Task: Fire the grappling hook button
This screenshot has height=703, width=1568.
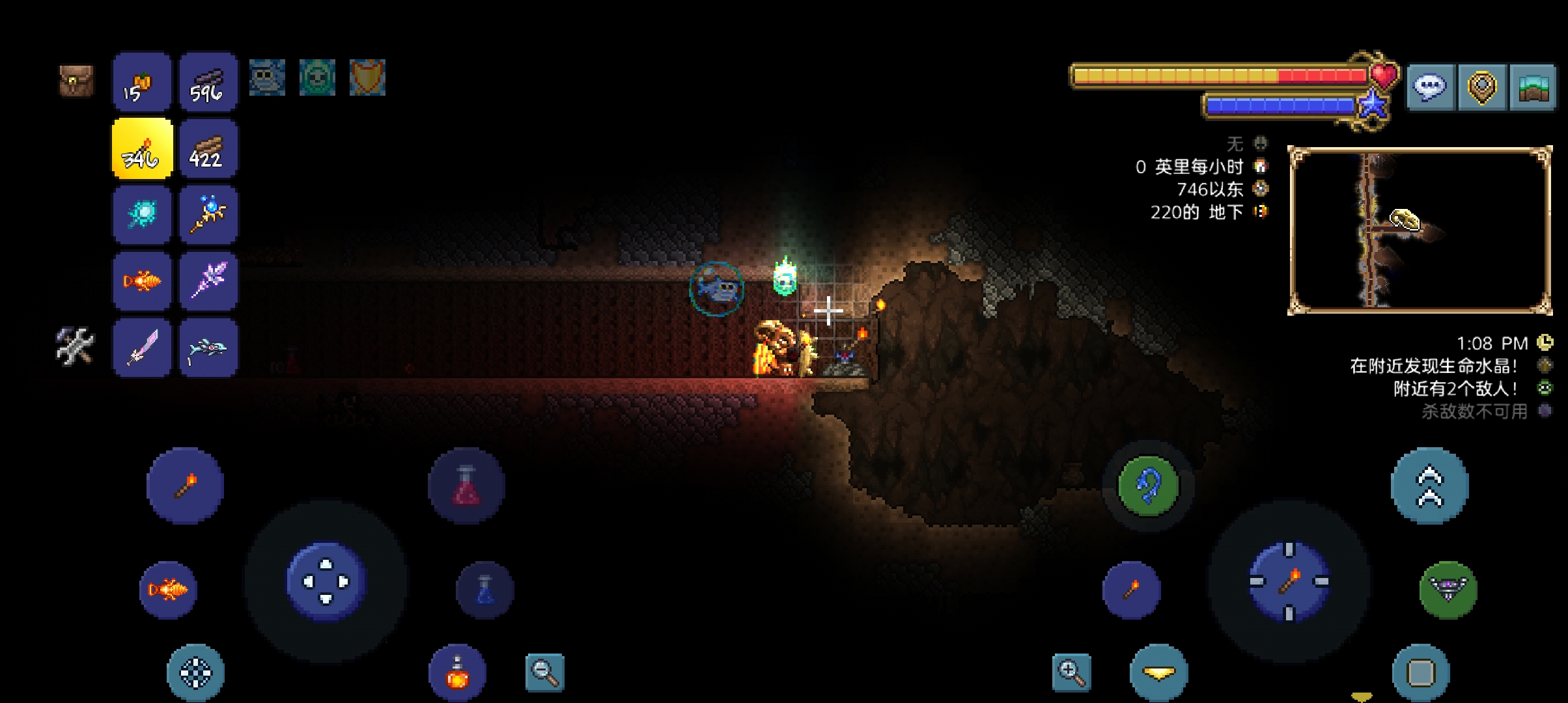Action: click(1148, 486)
